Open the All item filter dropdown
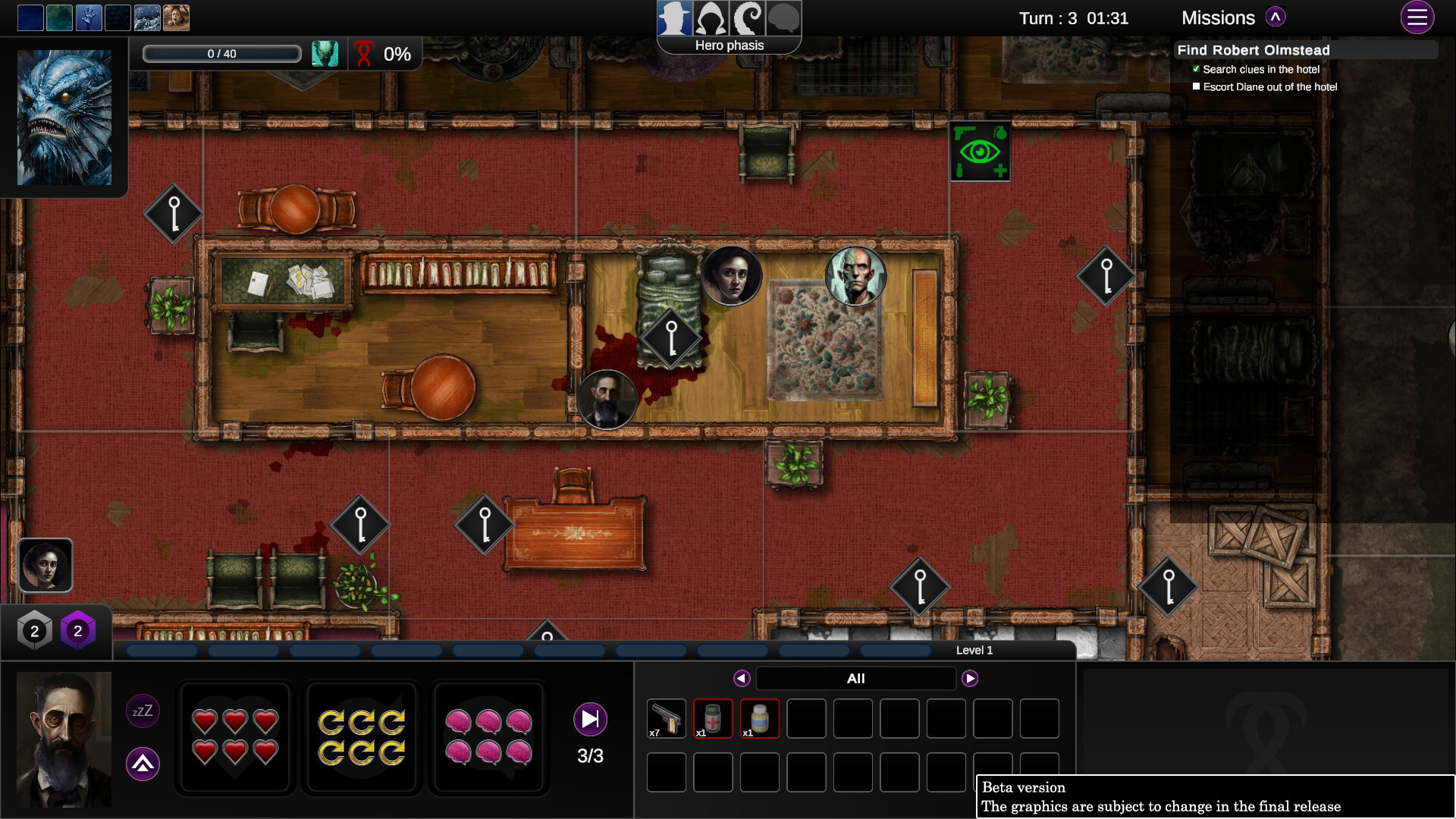The width and height of the screenshot is (1456, 819). [x=855, y=678]
